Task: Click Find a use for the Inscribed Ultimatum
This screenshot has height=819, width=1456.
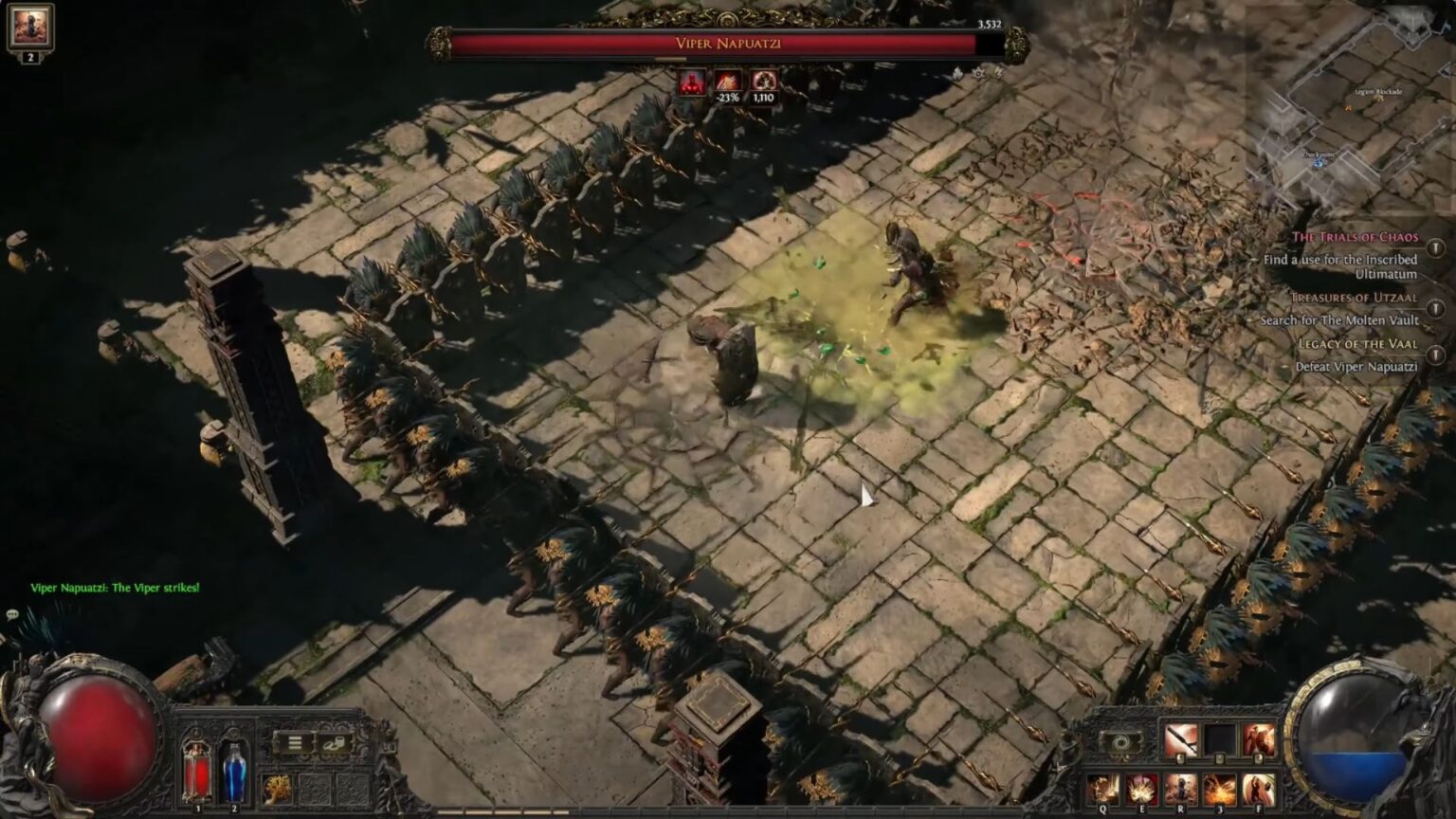Action: (x=1341, y=265)
